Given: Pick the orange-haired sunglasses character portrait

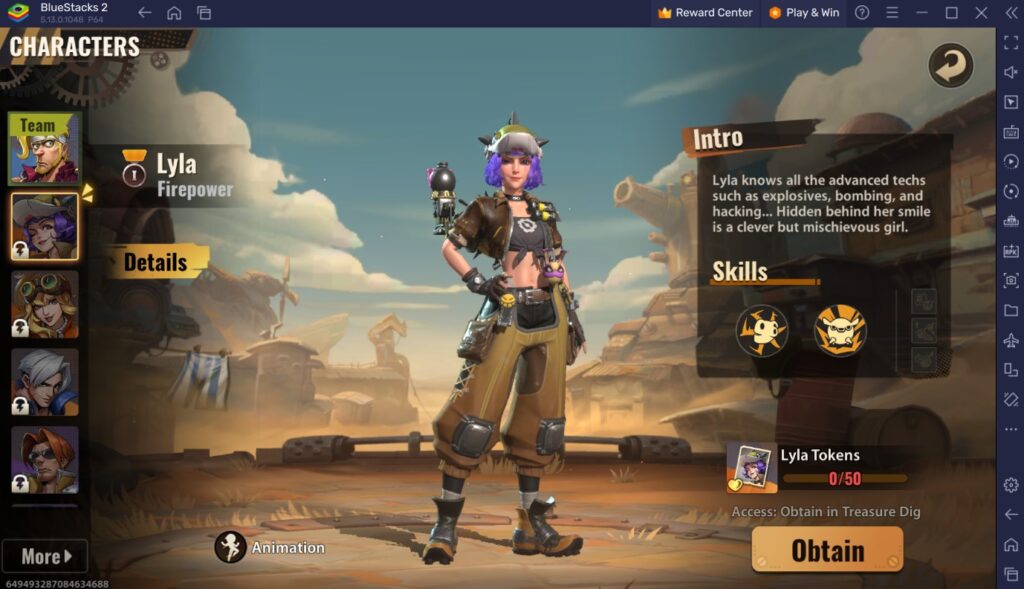Looking at the screenshot, I should pos(44,460).
